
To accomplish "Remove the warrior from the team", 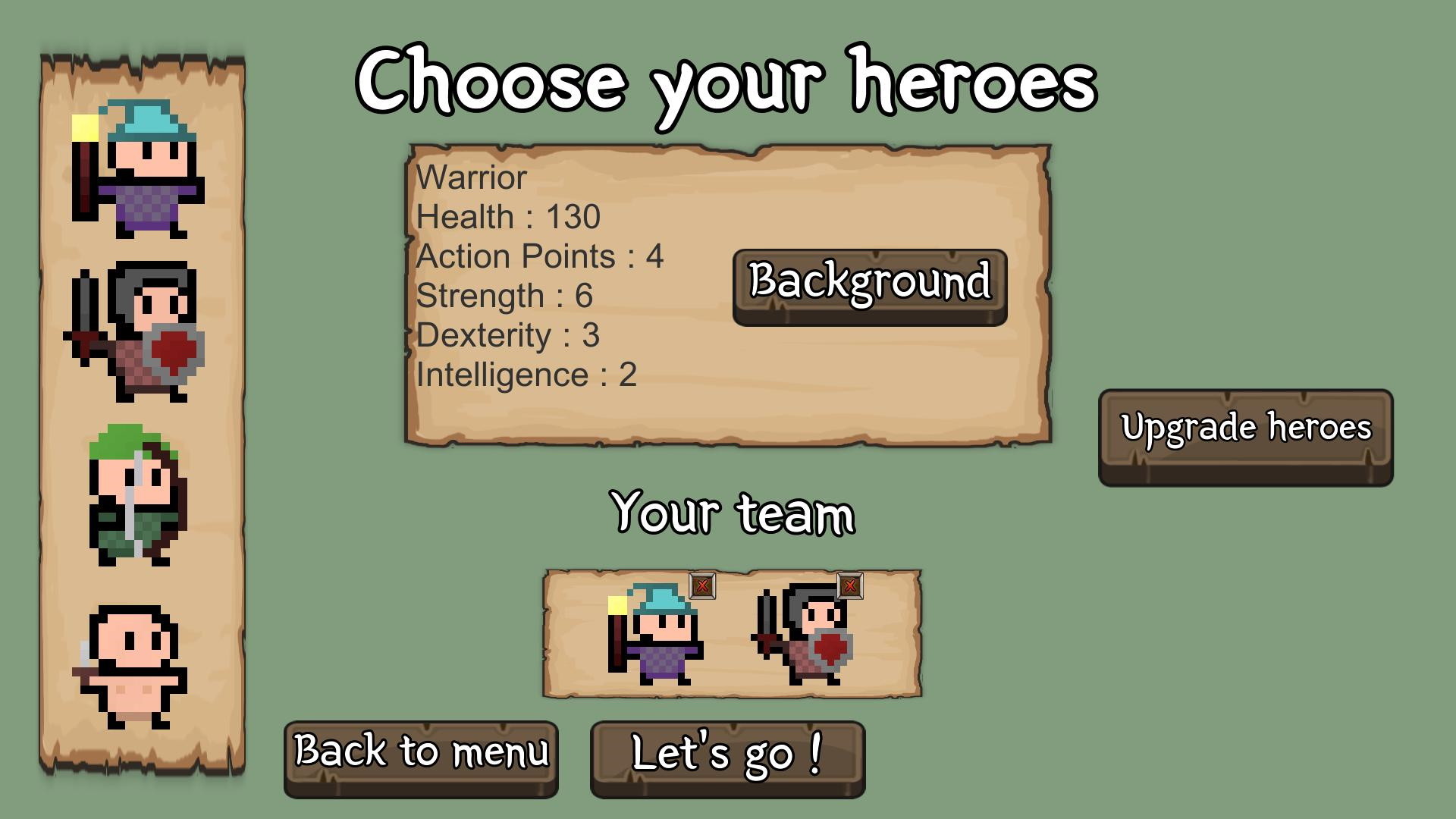I will pos(849,585).
